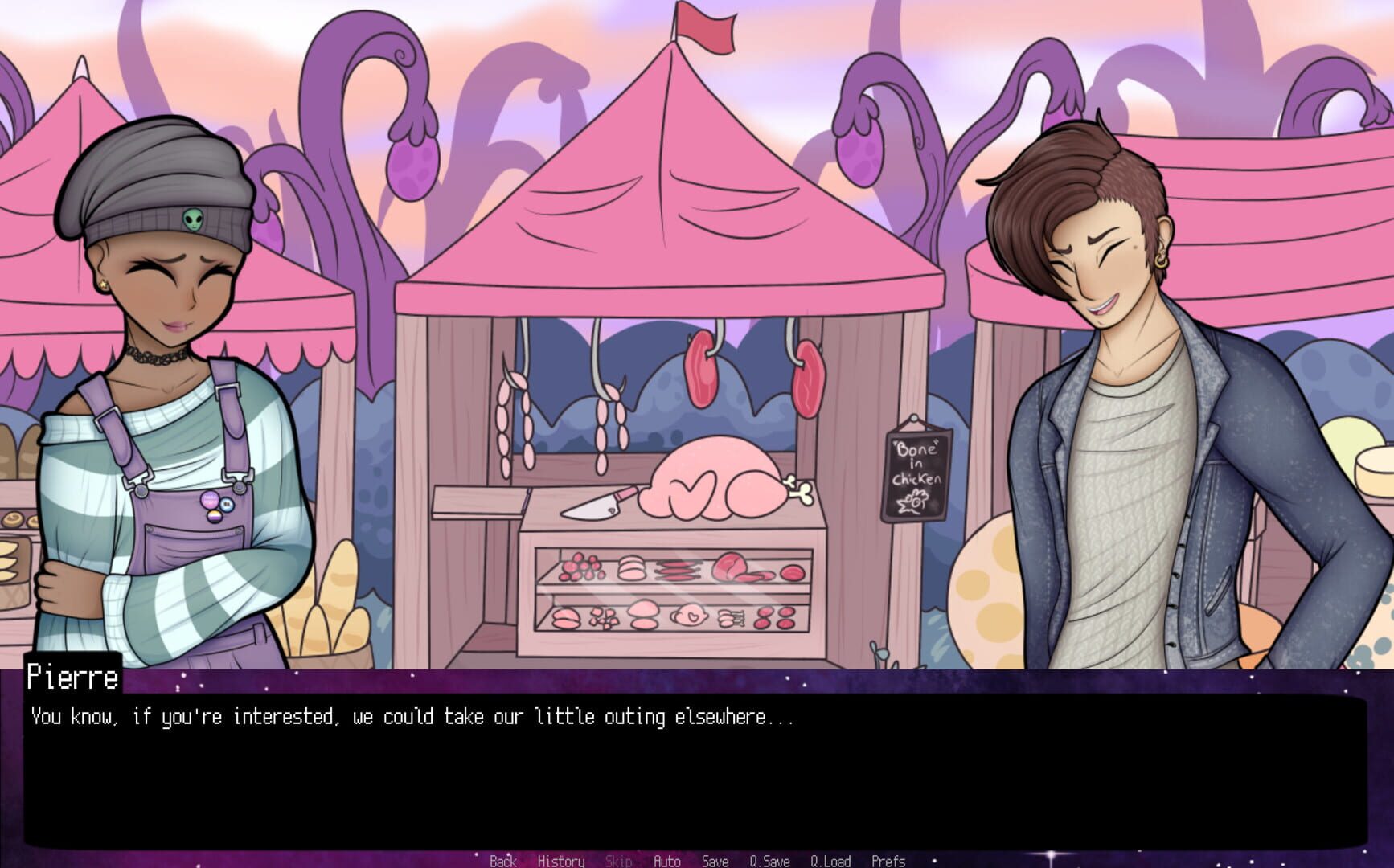The height and width of the screenshot is (868, 1394).
Task: Open the Save game screen
Action: [x=714, y=861]
